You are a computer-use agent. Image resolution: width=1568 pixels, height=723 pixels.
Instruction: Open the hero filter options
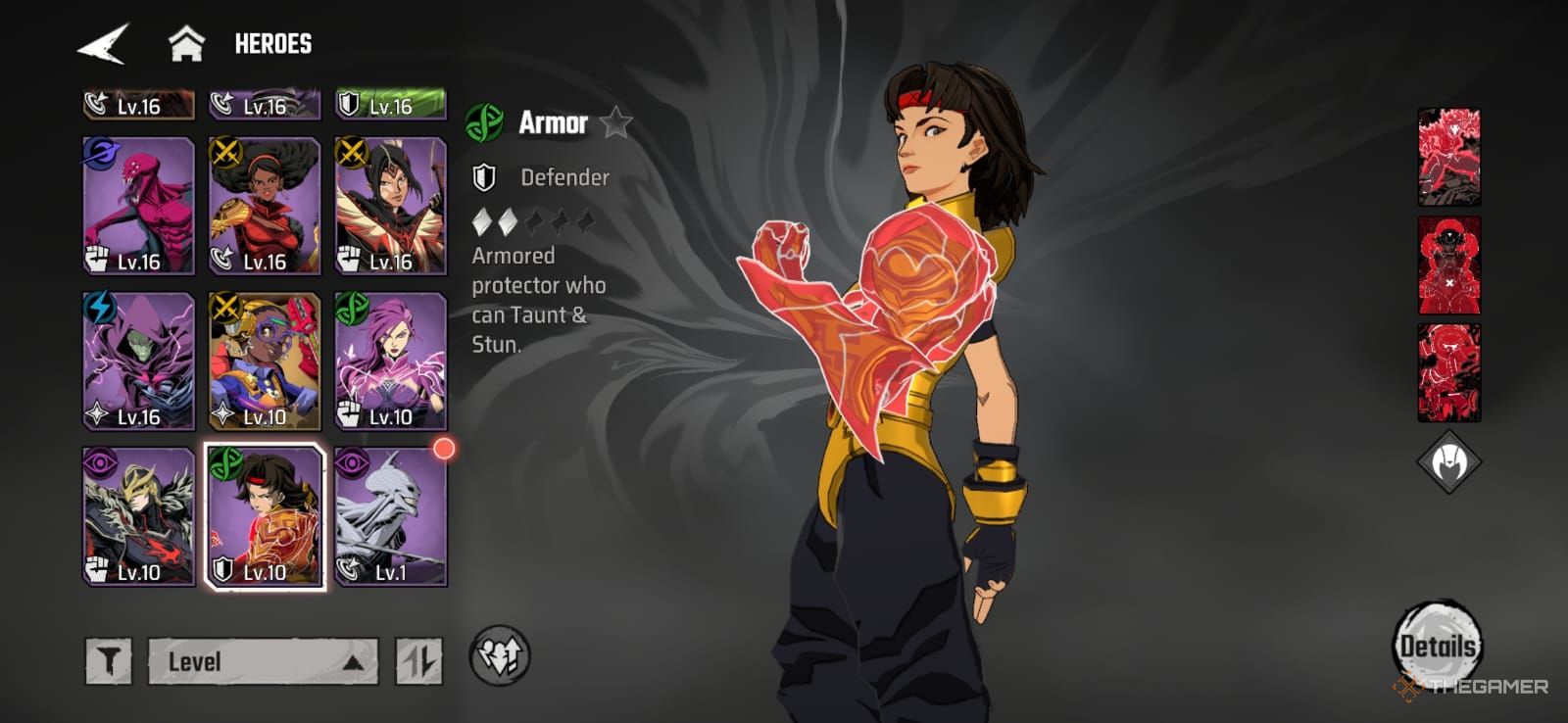[108, 661]
